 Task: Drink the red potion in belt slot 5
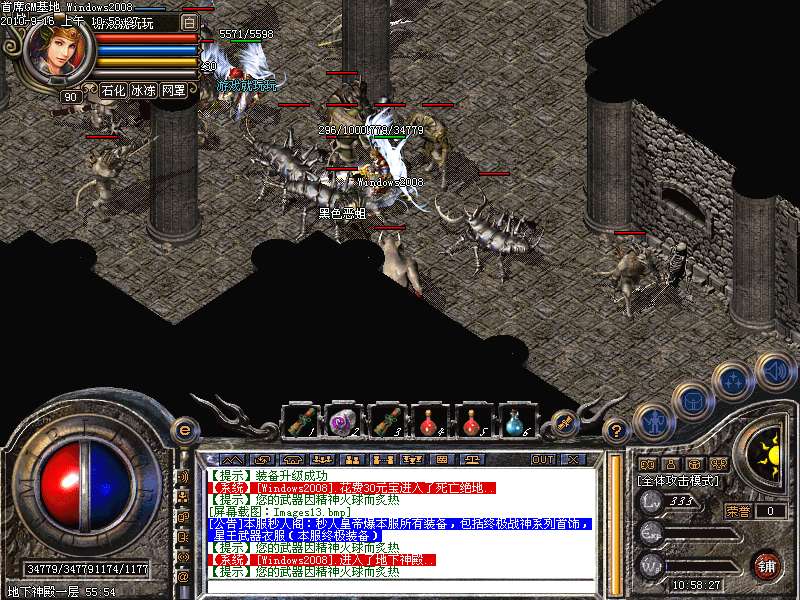[472, 421]
